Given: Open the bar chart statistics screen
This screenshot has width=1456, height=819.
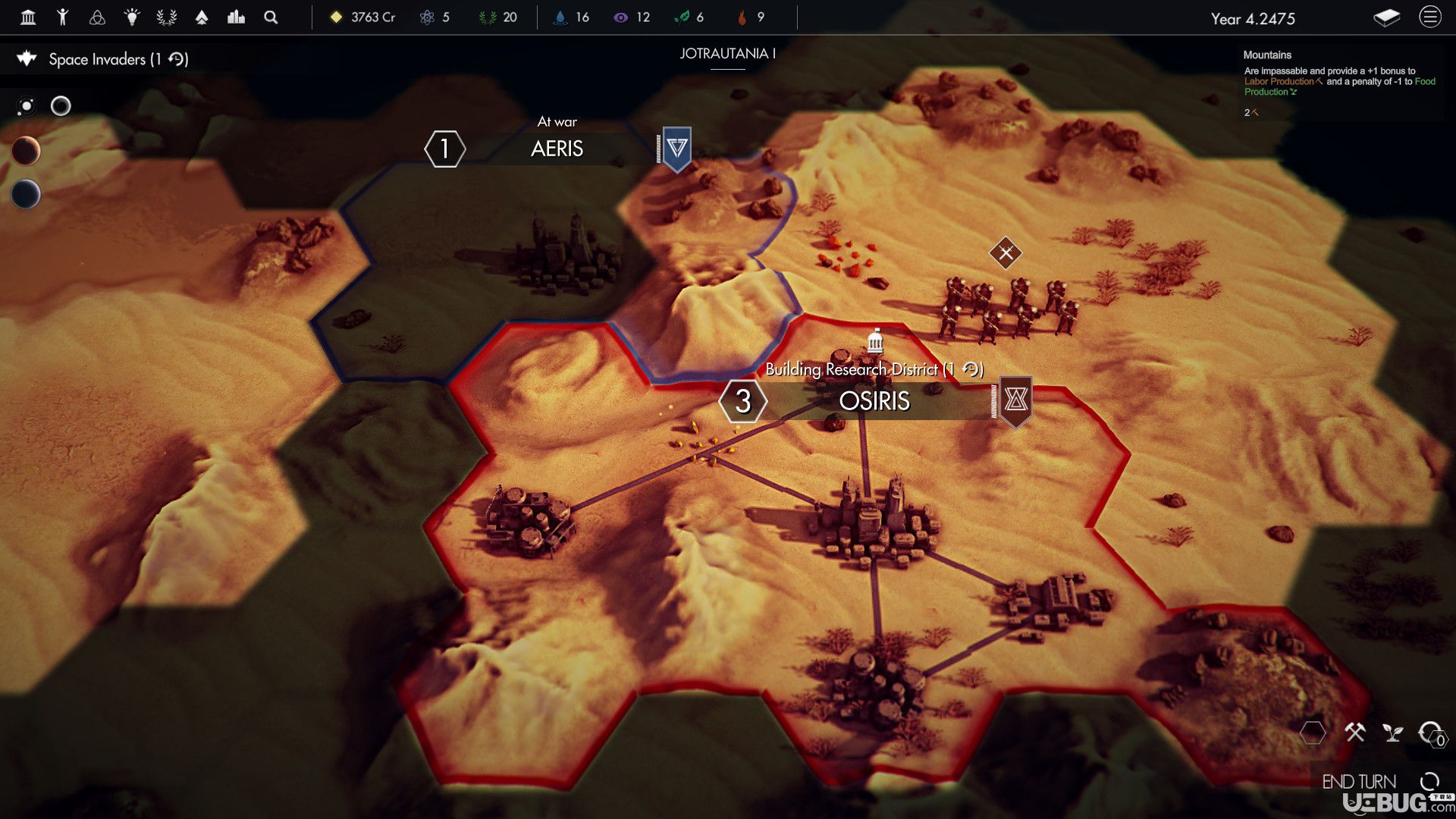Looking at the screenshot, I should pyautogui.click(x=236, y=17).
